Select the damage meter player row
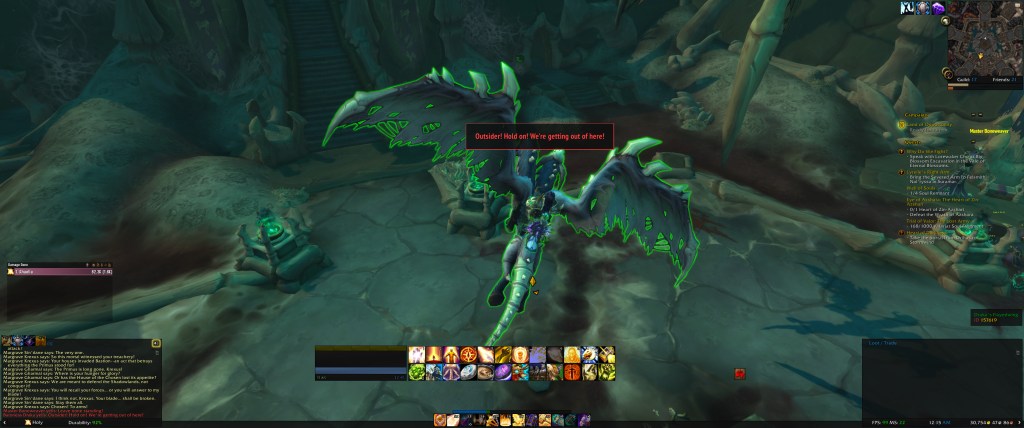The width and height of the screenshot is (1024, 428). [60, 271]
